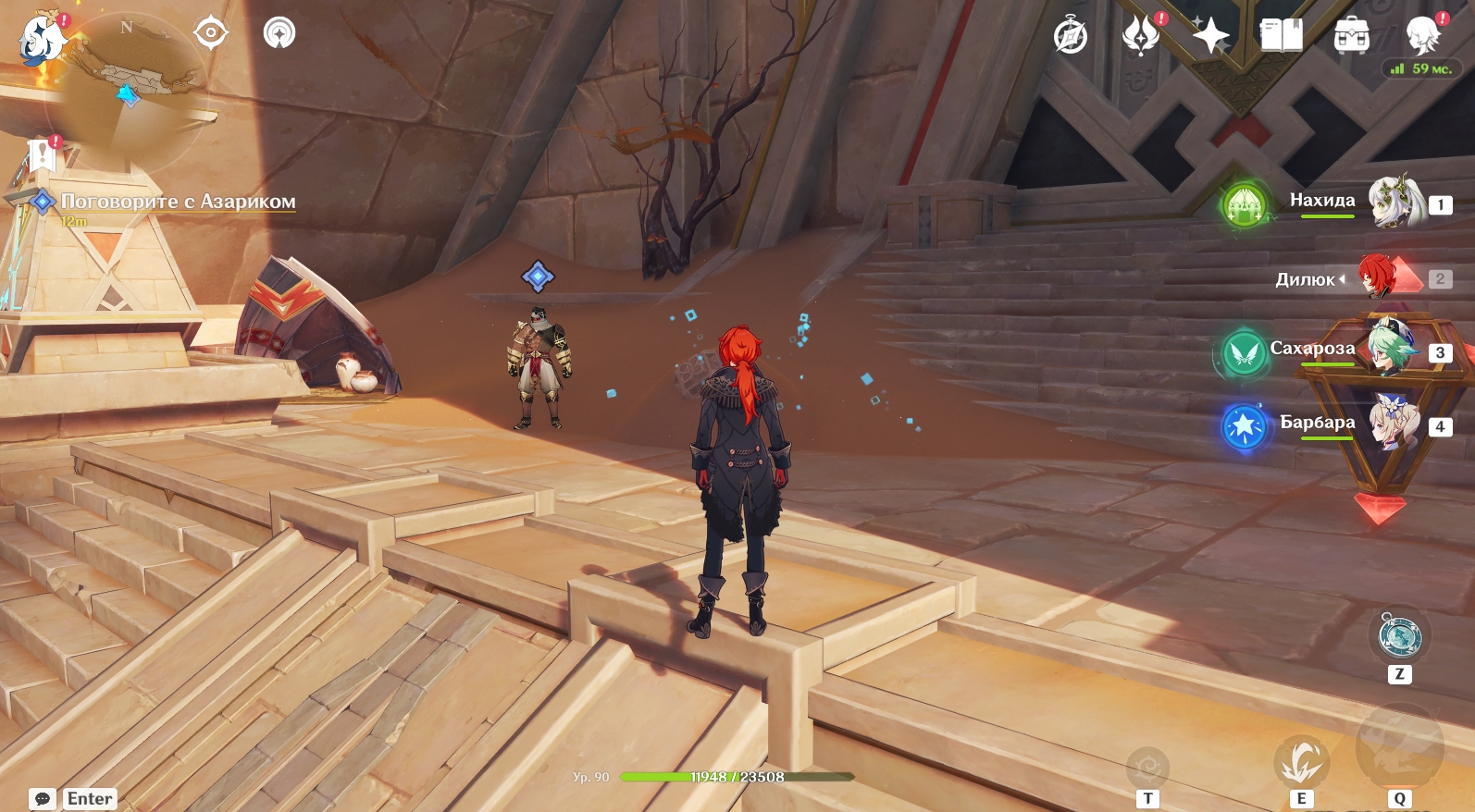Use the equipped gadget icon
1475x812 pixels.
pos(1399,635)
